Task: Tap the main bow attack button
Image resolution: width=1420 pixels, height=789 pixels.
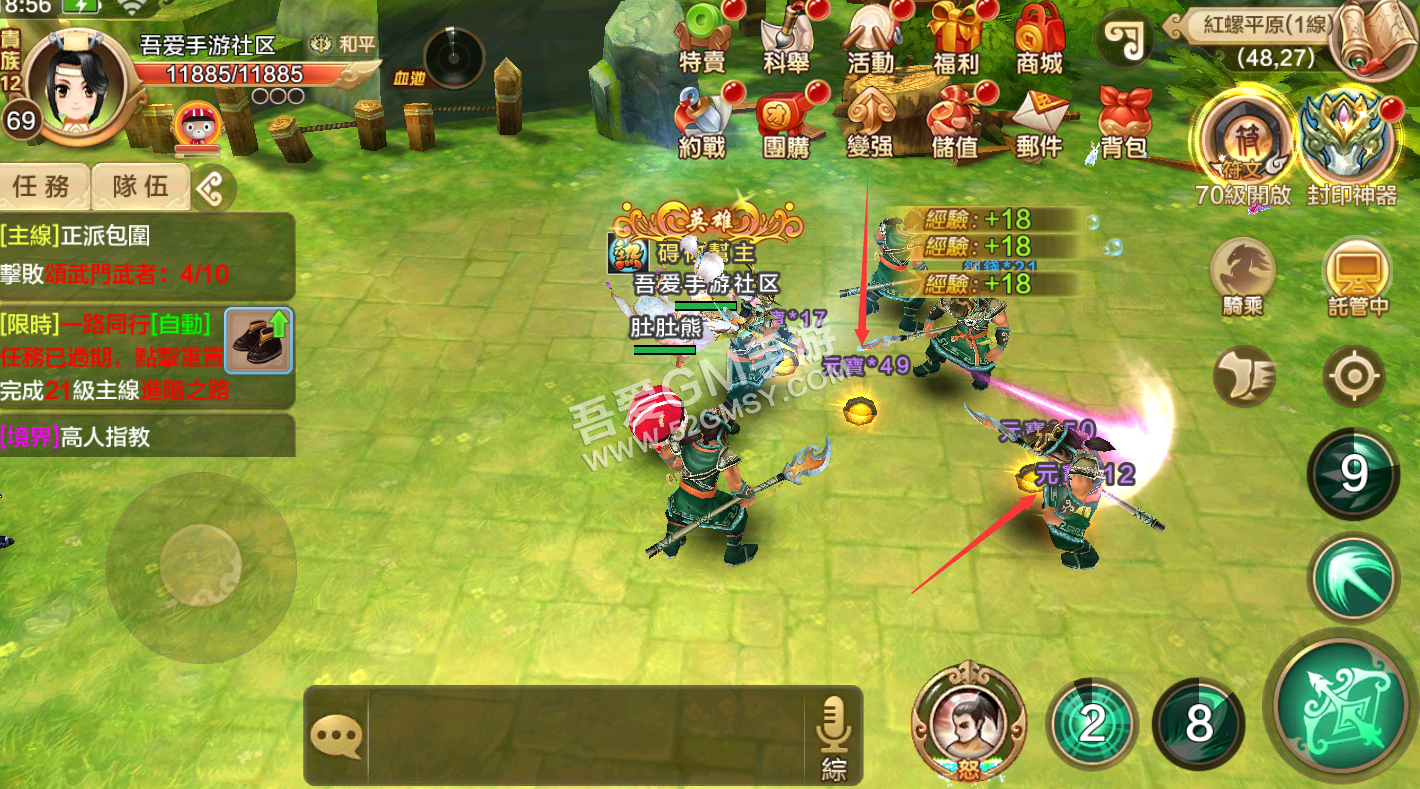Action: pos(1341,704)
